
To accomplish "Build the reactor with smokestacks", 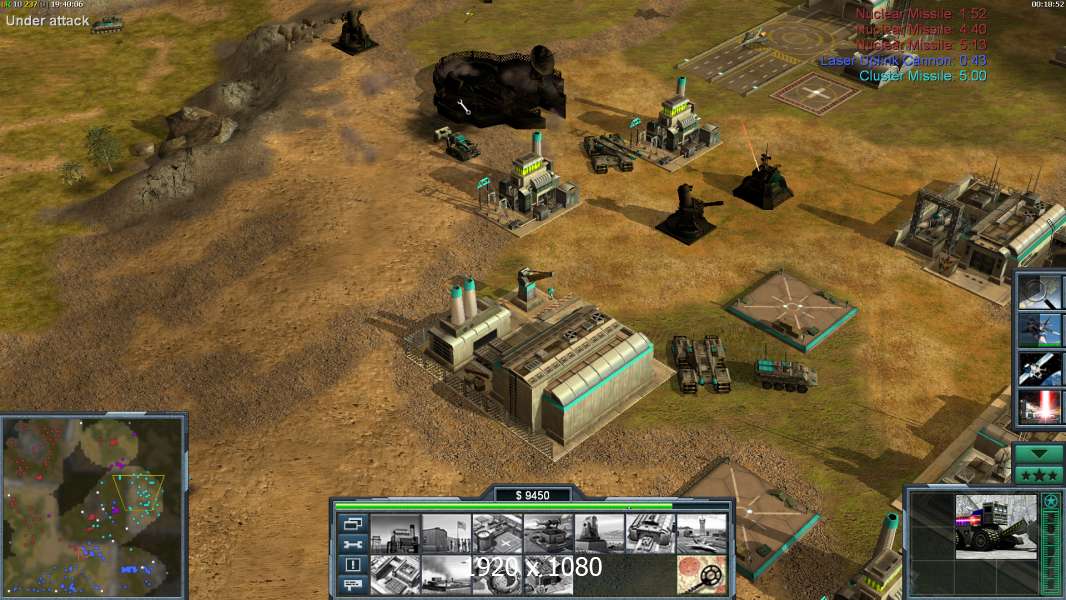I will pos(395,534).
